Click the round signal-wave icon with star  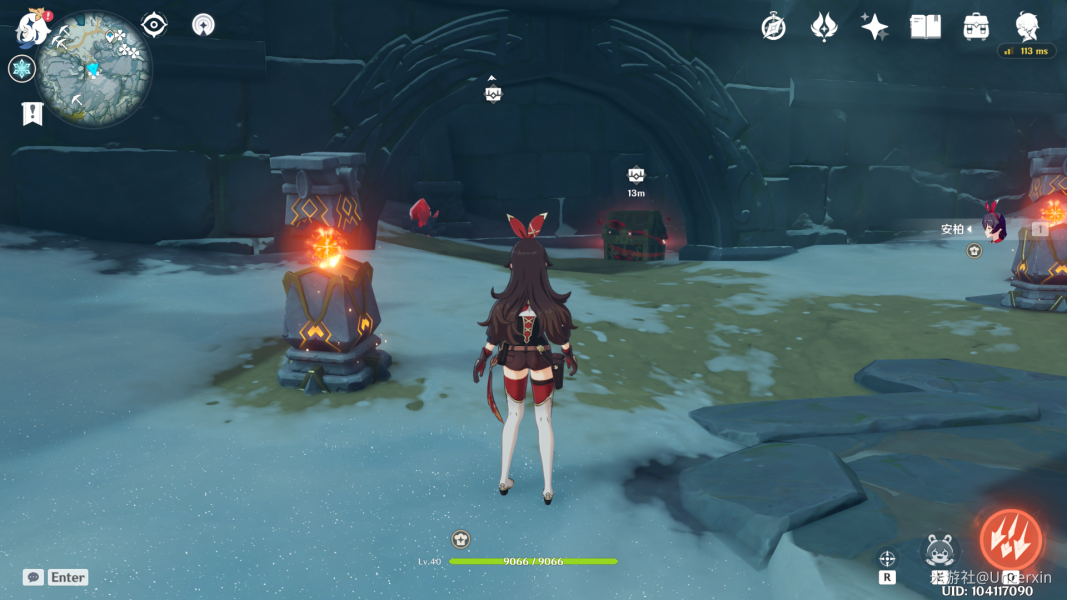point(203,25)
